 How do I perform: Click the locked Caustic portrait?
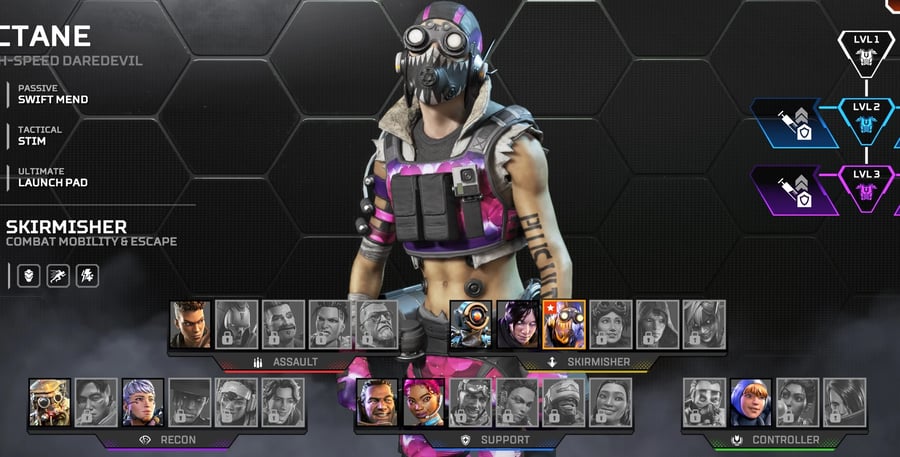coord(704,402)
